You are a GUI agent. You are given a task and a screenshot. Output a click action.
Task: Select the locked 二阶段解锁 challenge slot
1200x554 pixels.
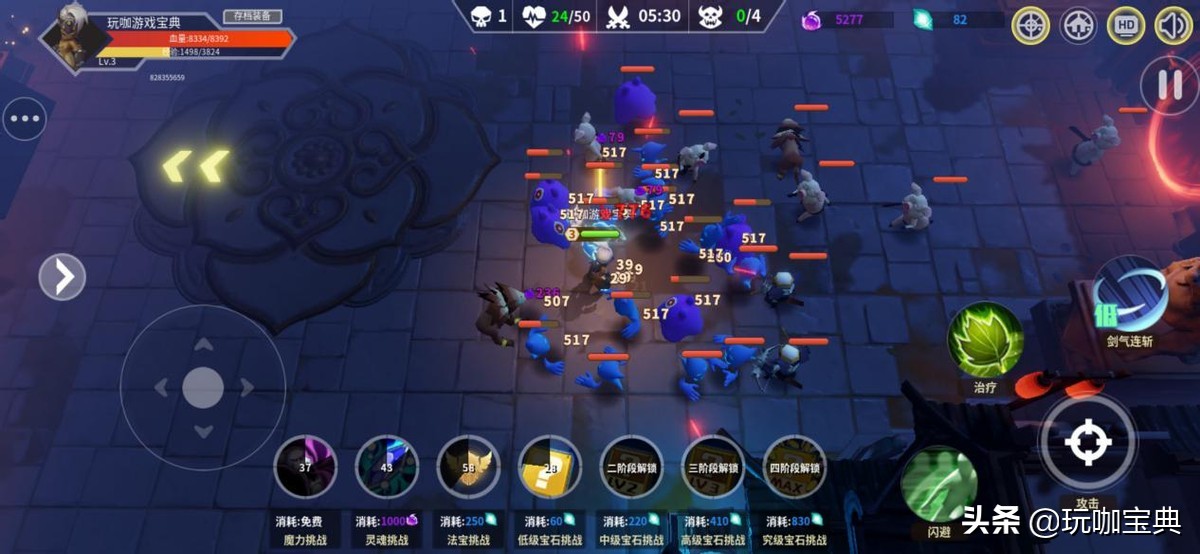[x=631, y=467]
